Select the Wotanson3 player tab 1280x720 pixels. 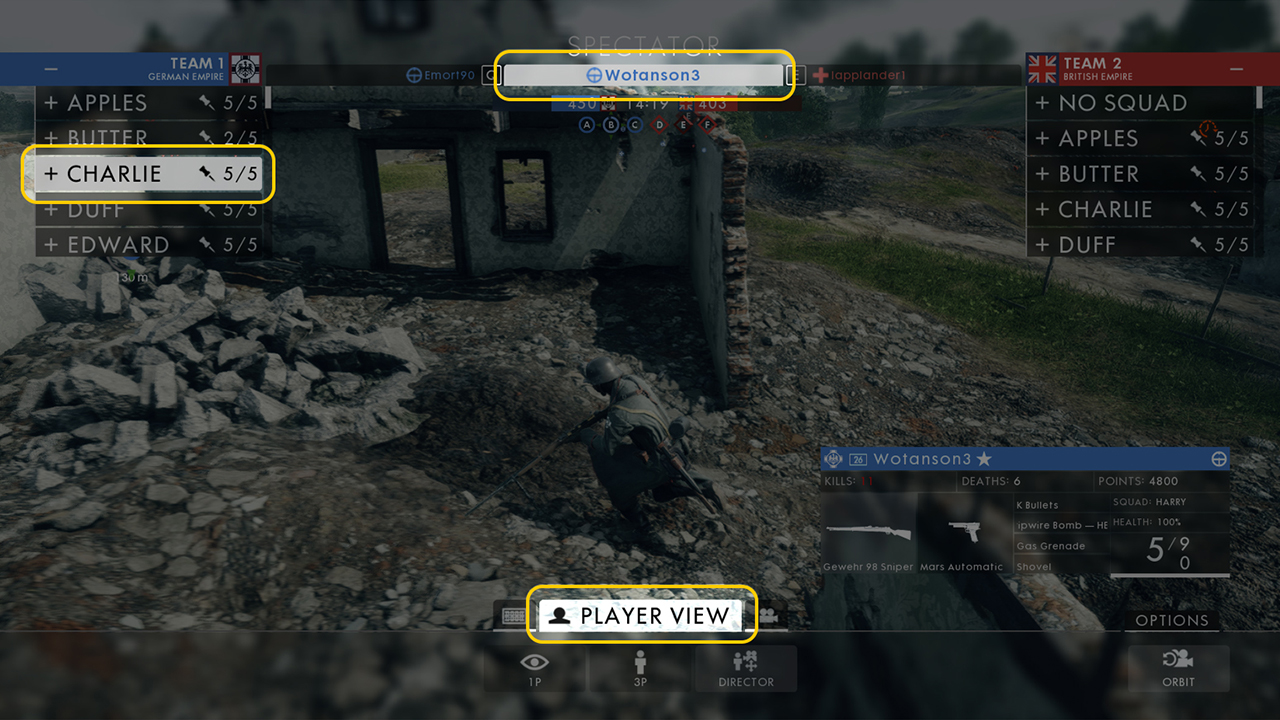pos(644,75)
